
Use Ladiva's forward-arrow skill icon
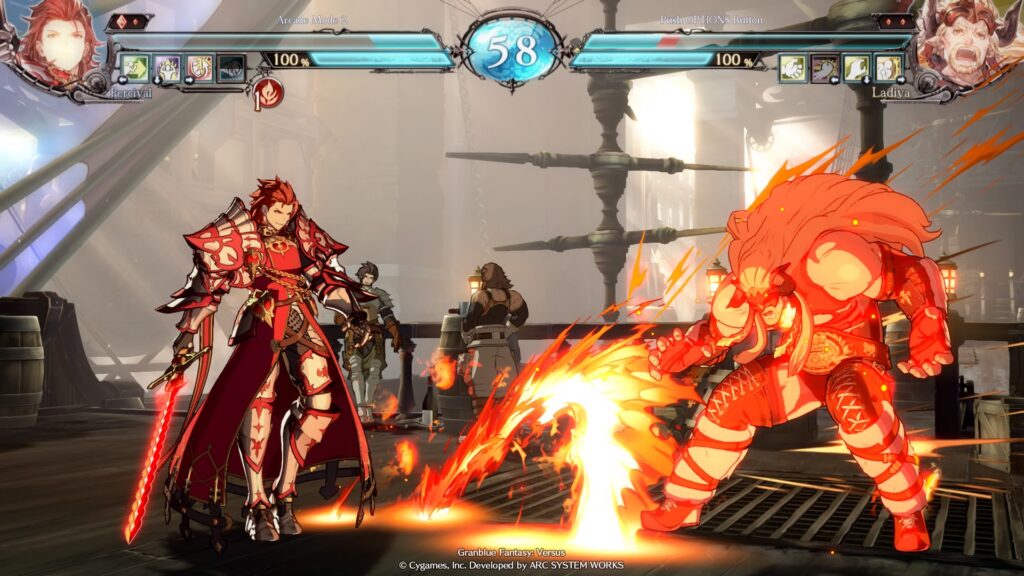click(x=889, y=68)
